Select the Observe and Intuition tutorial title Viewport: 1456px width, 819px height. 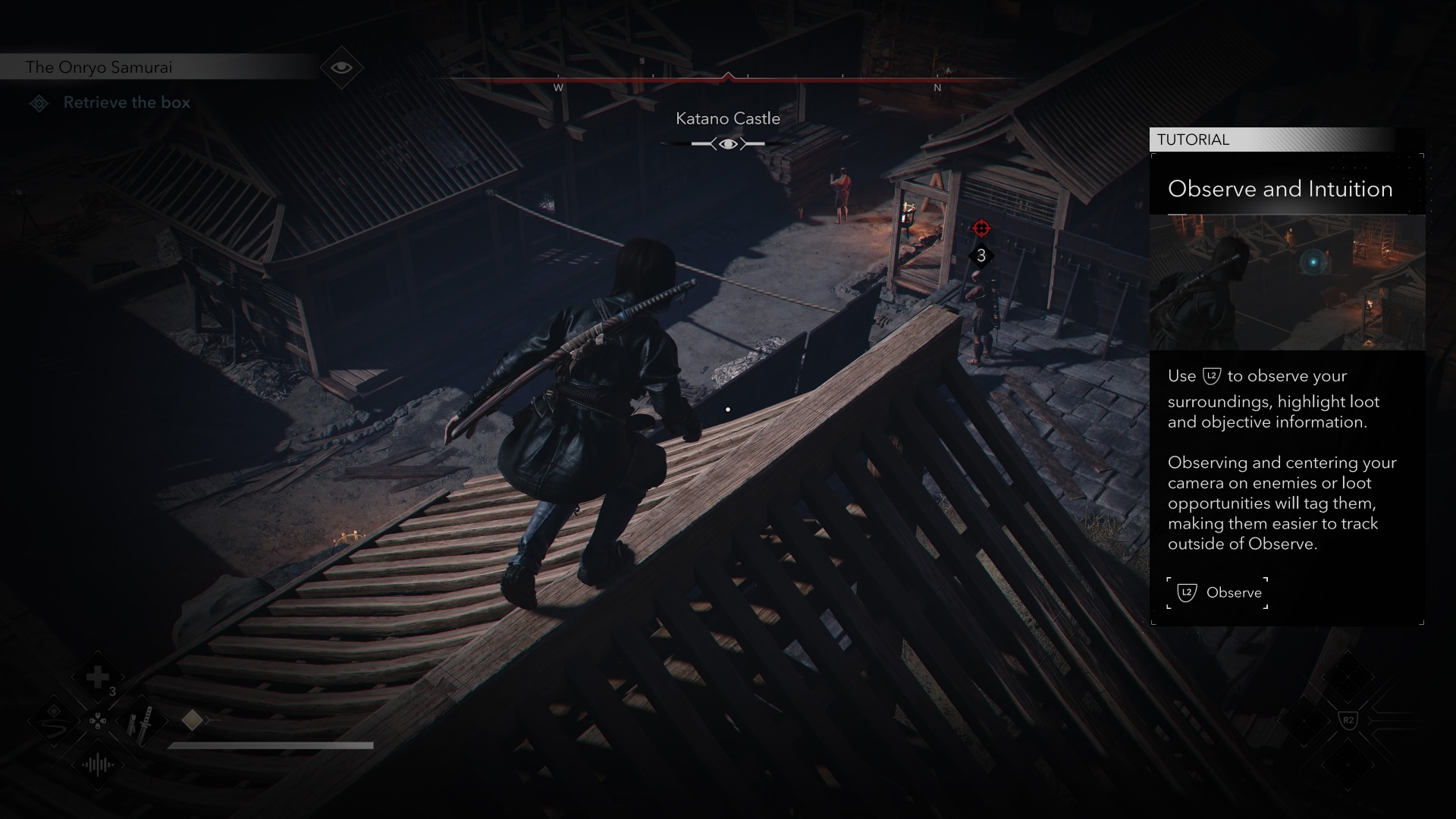[x=1280, y=189]
